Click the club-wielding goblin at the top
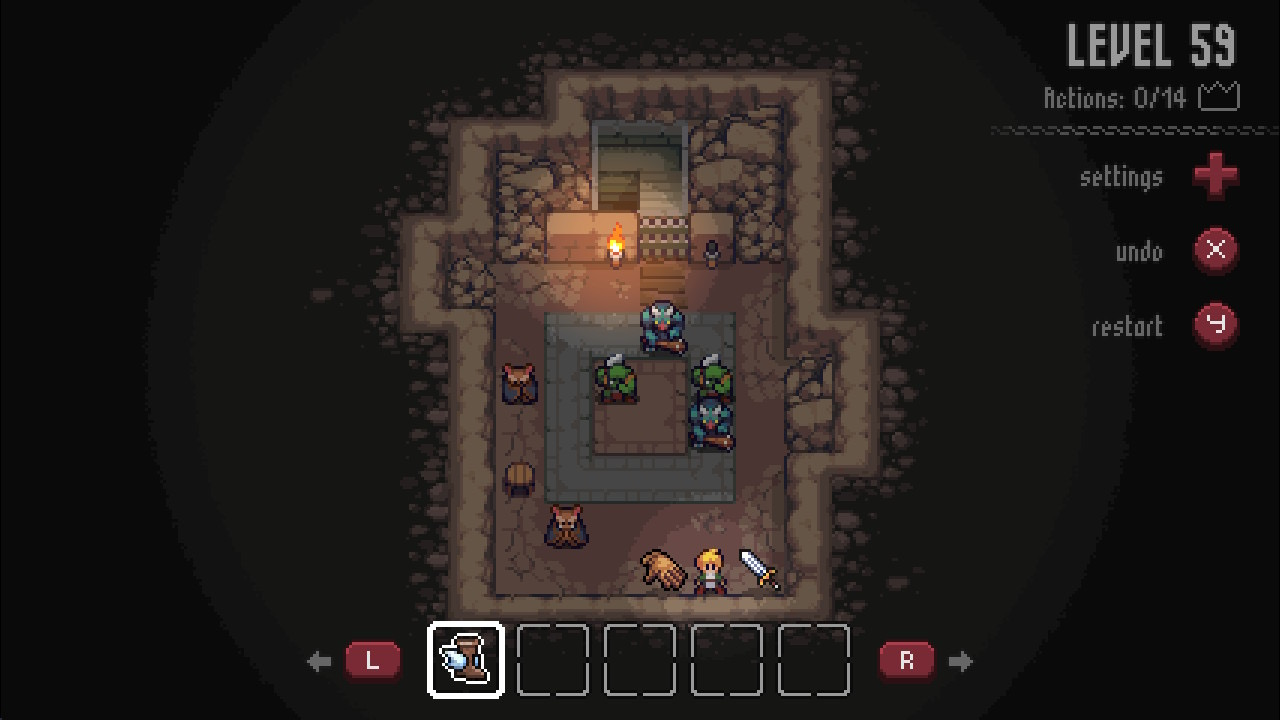The height and width of the screenshot is (720, 1280). [664, 325]
